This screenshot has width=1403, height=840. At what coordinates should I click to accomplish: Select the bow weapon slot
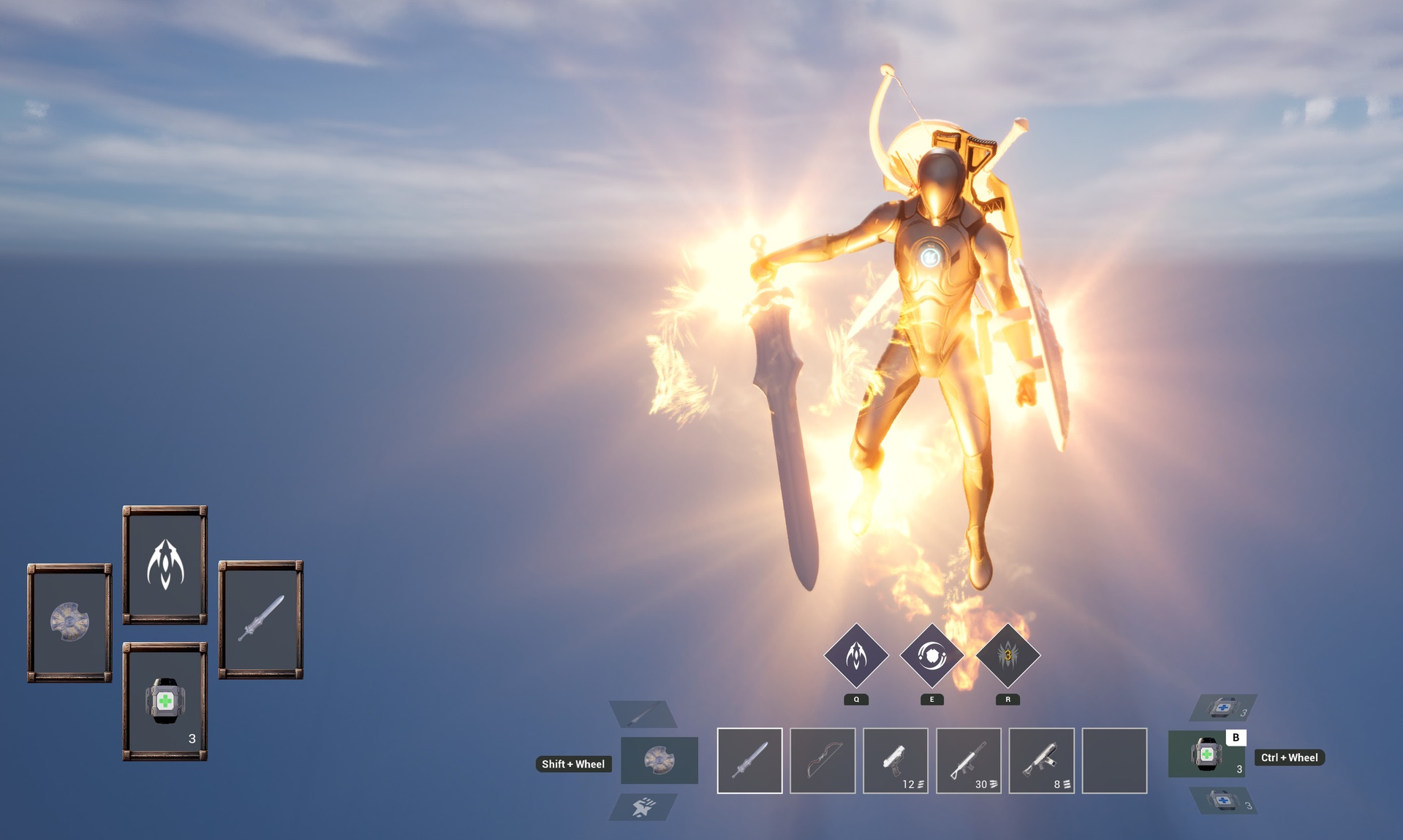[x=822, y=761]
